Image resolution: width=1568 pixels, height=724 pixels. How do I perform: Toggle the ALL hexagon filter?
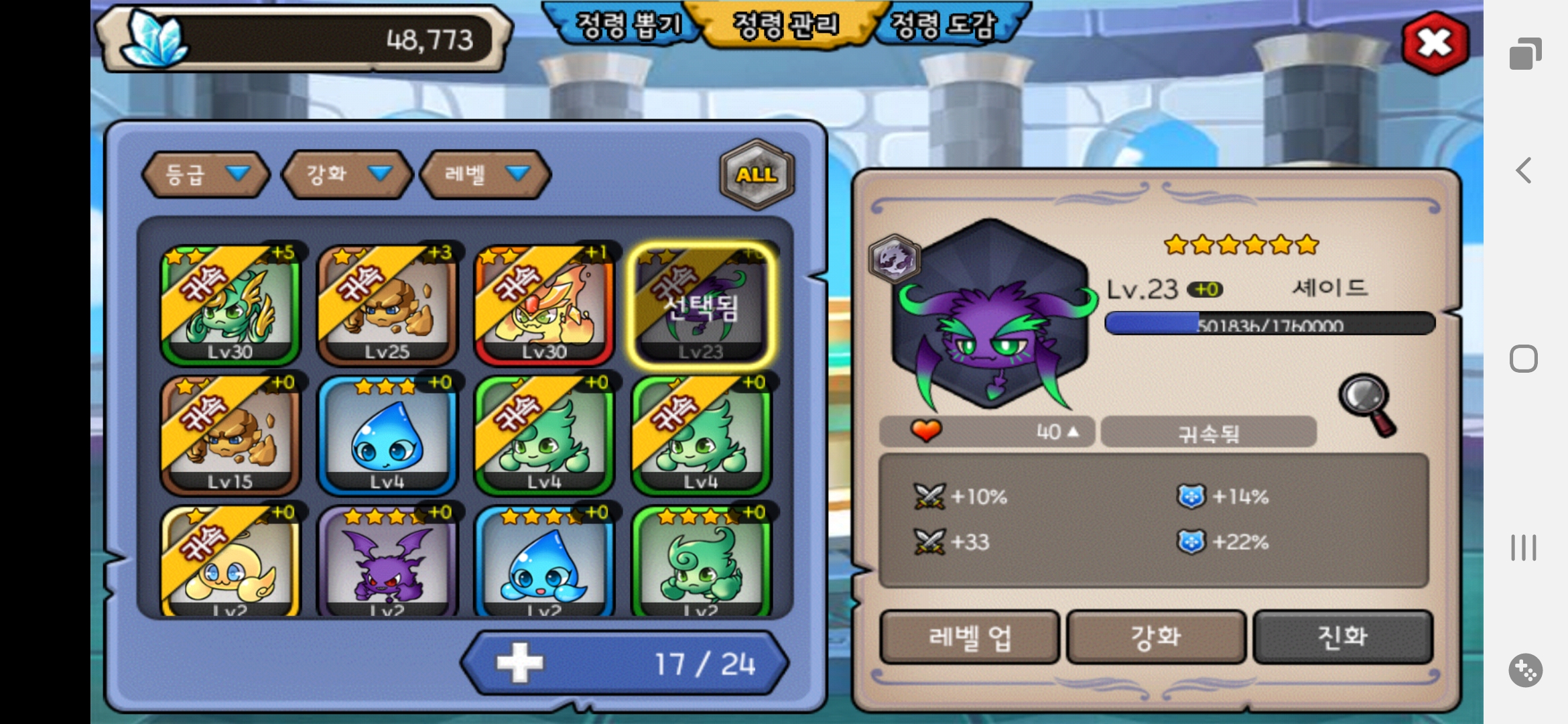pos(757,174)
